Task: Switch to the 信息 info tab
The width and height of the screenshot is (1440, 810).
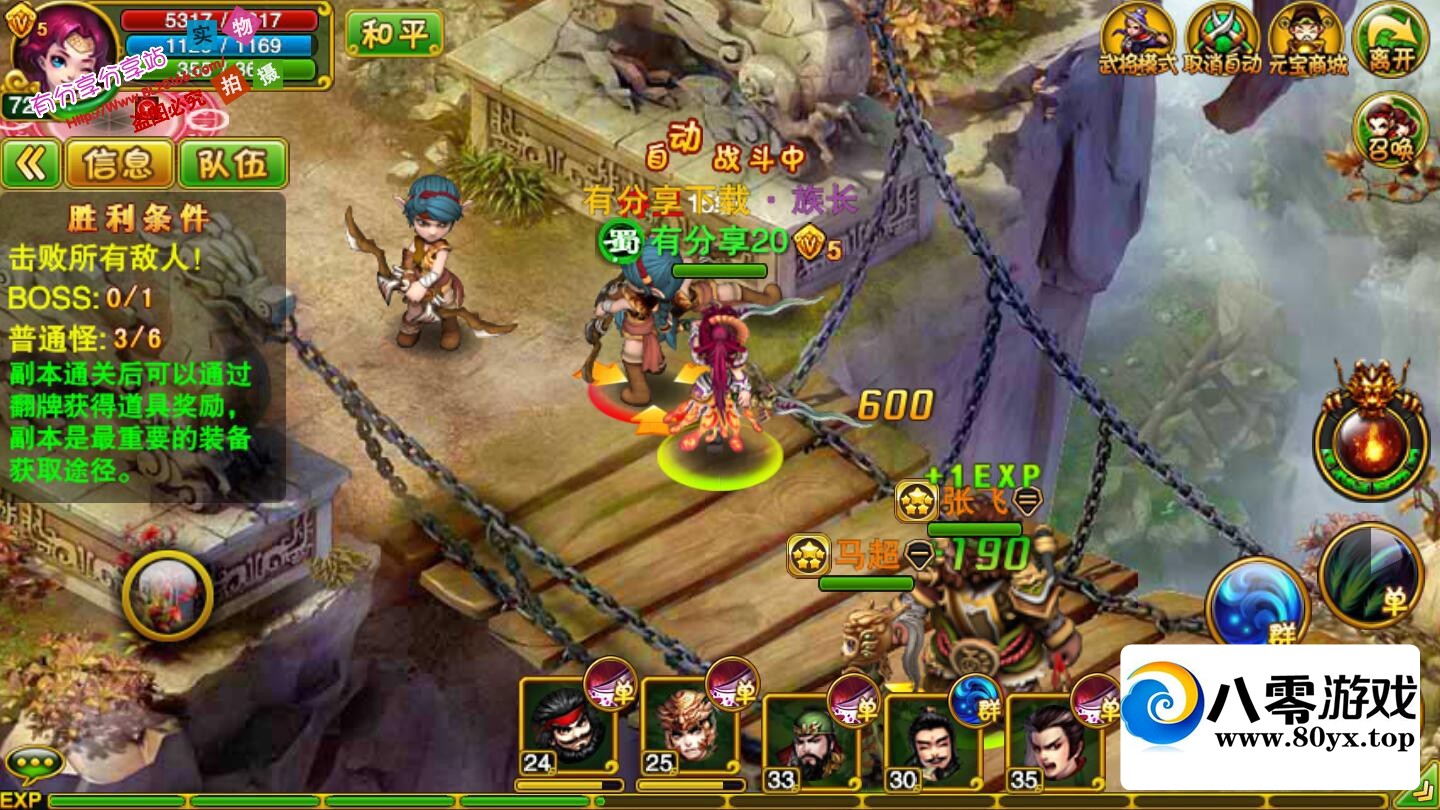Action: [x=119, y=164]
